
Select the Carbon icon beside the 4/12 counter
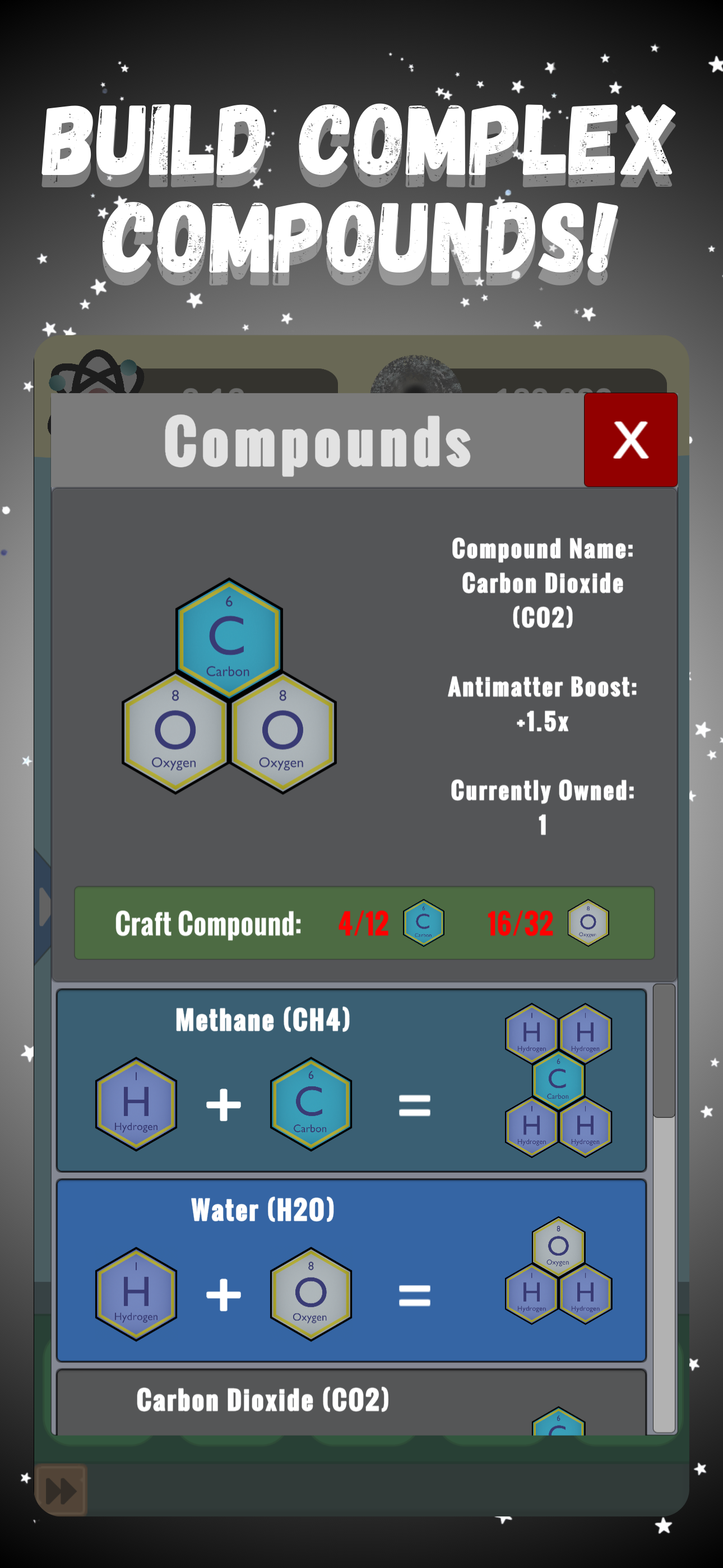tap(424, 923)
